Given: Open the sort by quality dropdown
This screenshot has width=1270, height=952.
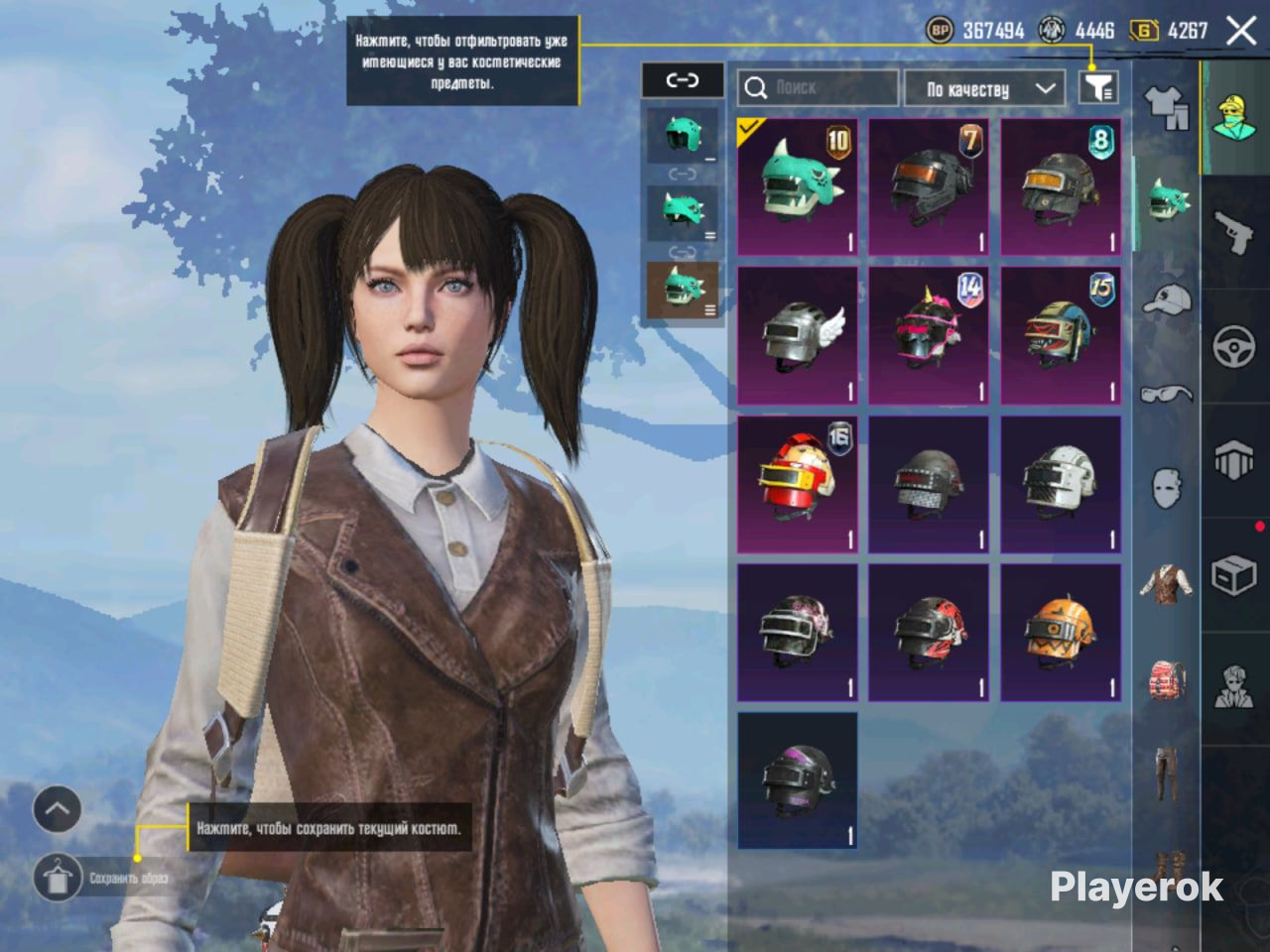Looking at the screenshot, I should click(982, 88).
